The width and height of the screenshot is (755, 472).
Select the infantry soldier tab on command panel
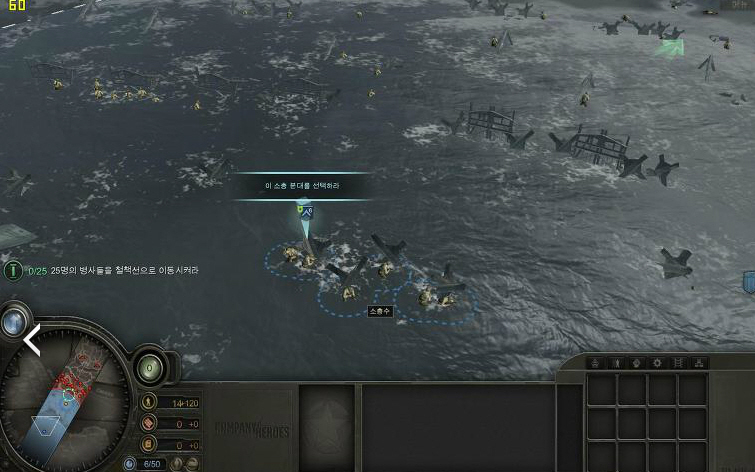pyautogui.click(x=617, y=363)
